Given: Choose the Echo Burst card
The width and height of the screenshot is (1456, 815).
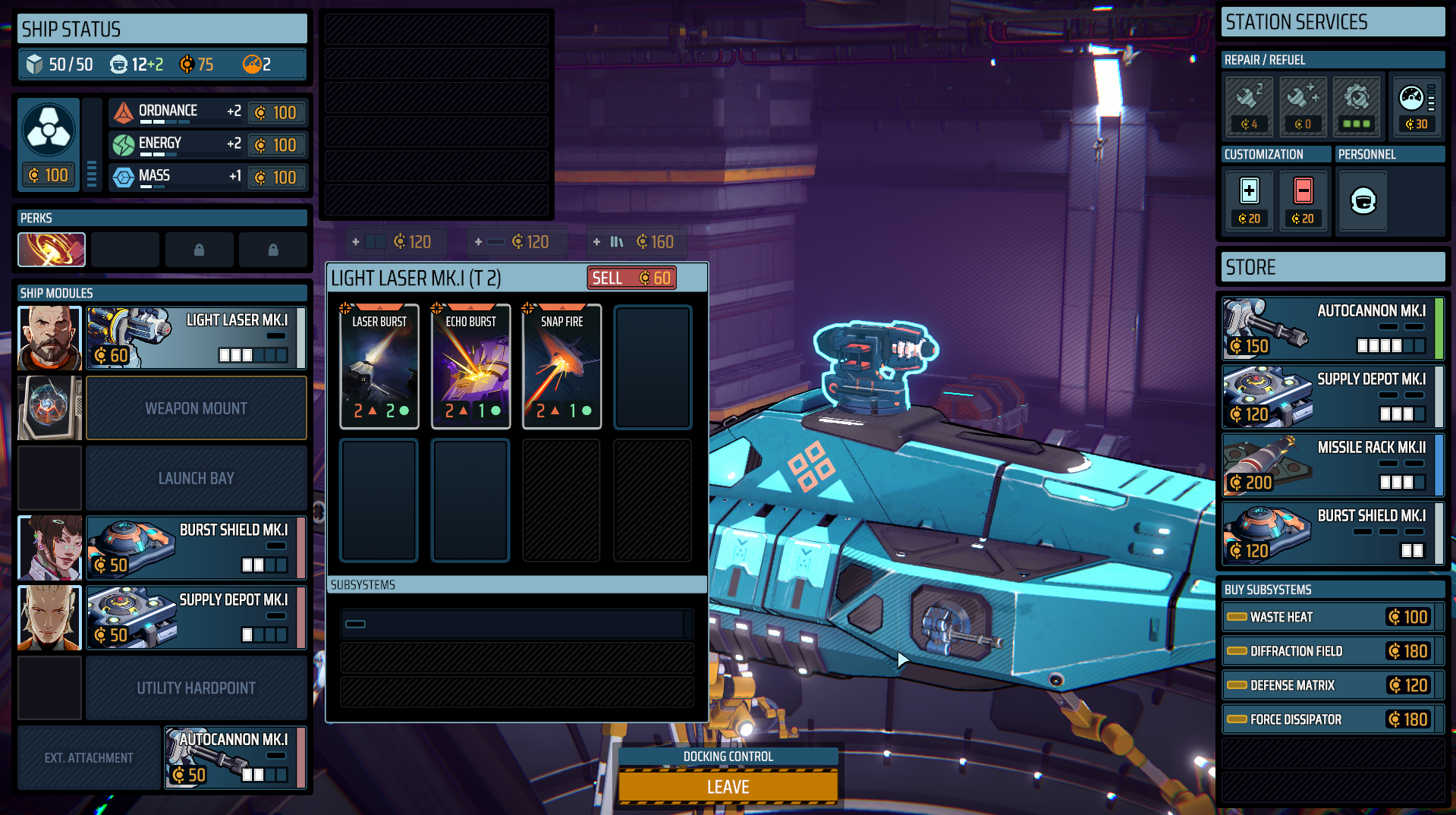Looking at the screenshot, I should coord(470,367).
